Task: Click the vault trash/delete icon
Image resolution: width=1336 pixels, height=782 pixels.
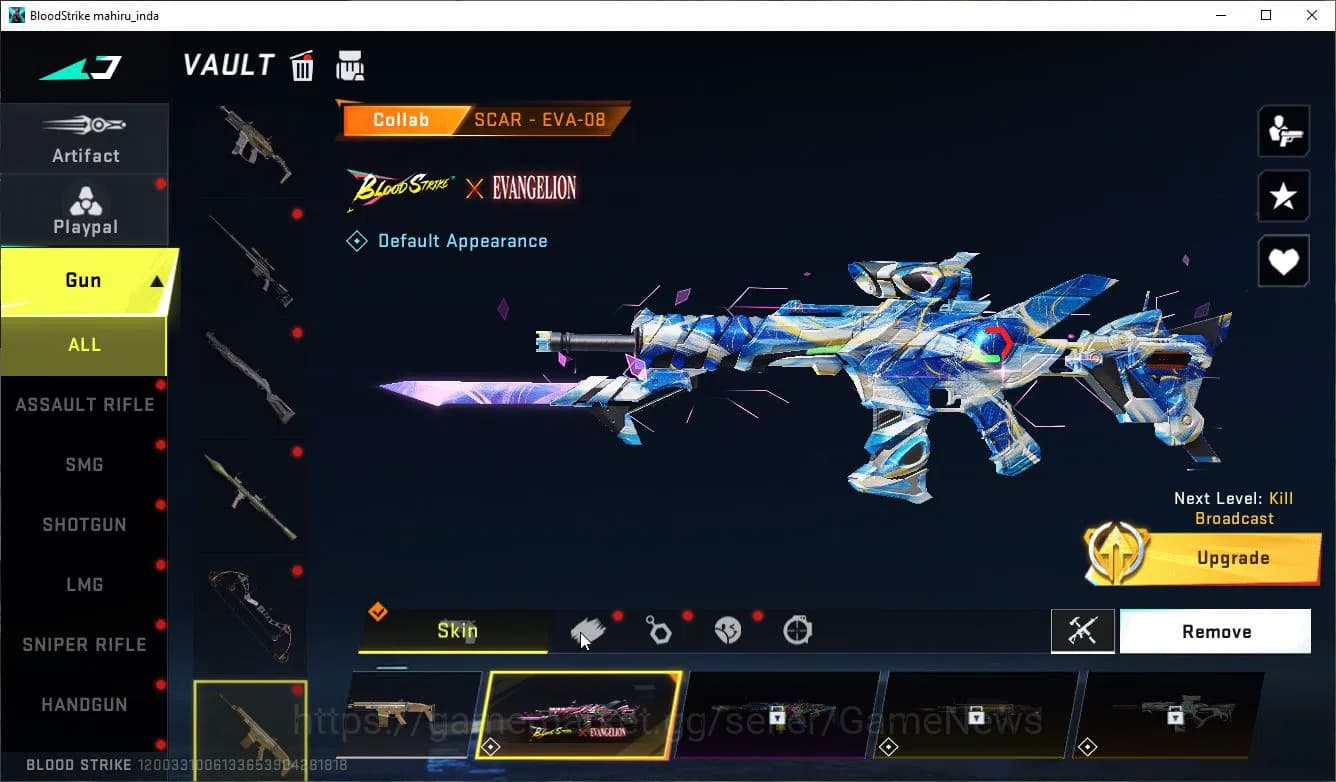Action: tap(302, 65)
